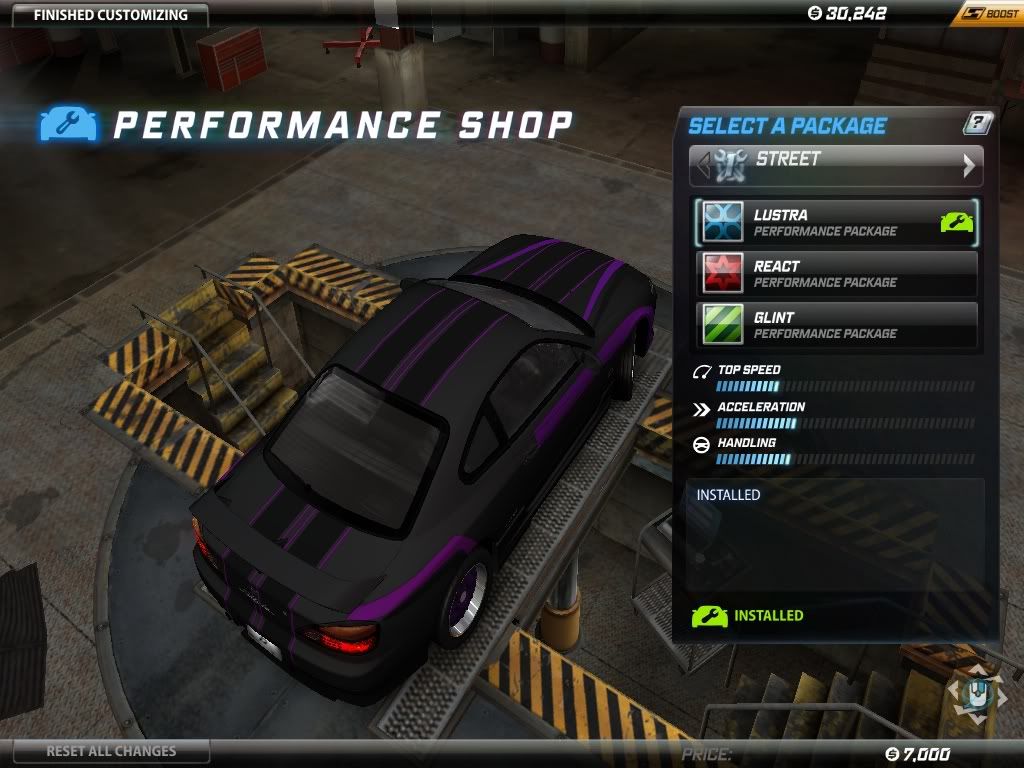Open the help question mark

tap(977, 124)
